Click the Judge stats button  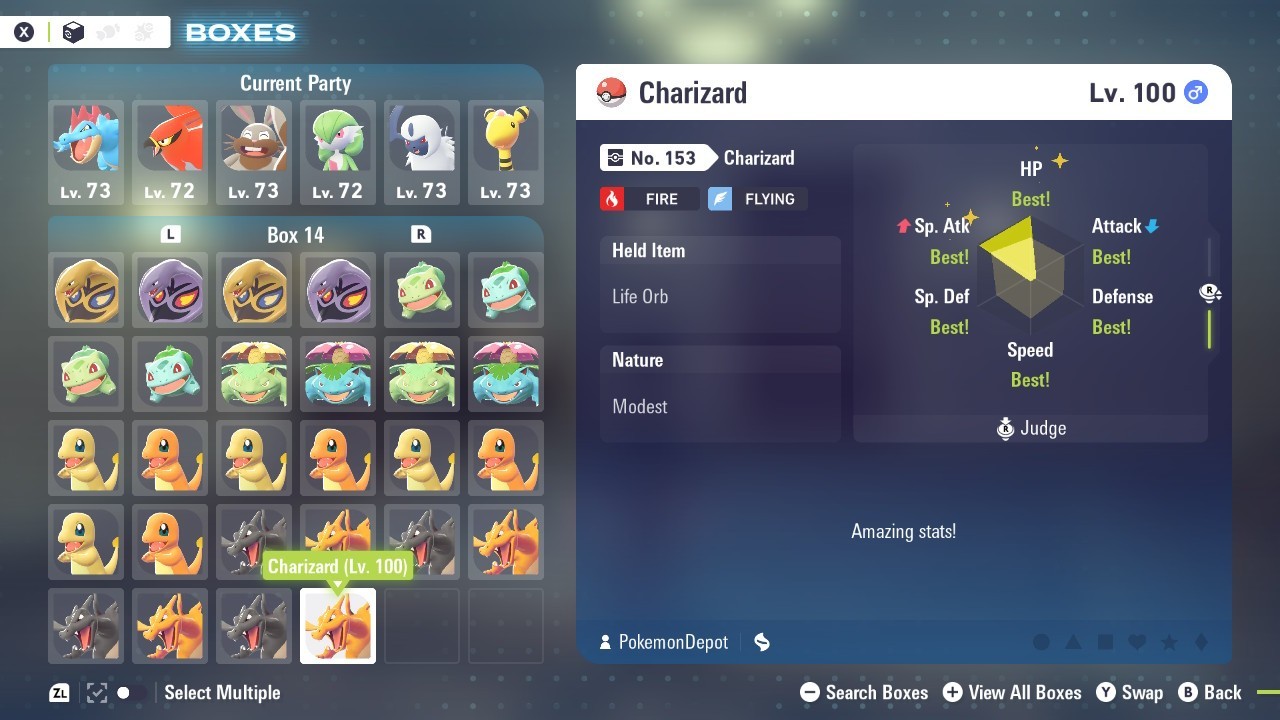(x=1032, y=428)
